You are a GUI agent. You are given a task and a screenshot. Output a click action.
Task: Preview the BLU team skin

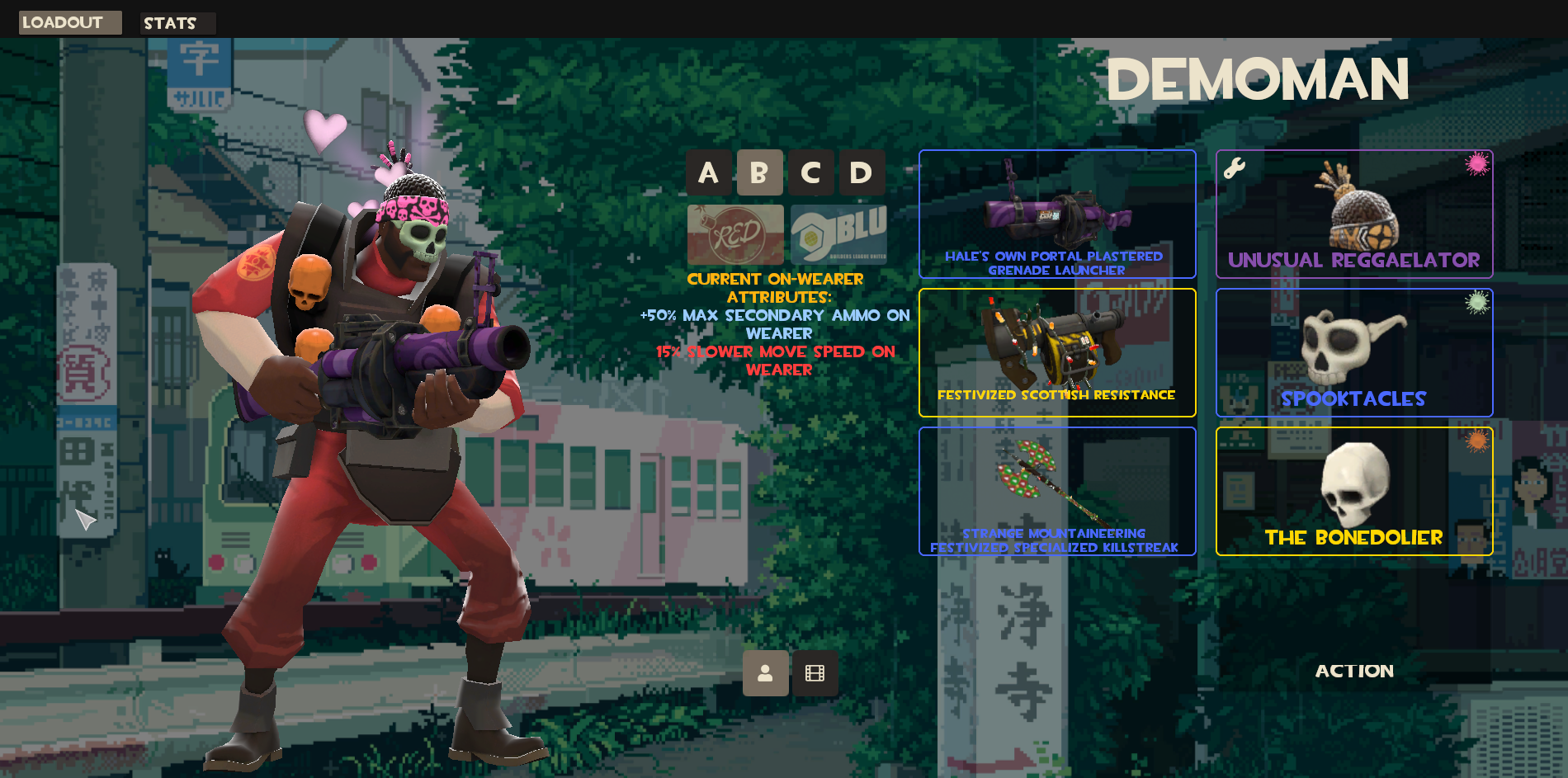(x=838, y=234)
